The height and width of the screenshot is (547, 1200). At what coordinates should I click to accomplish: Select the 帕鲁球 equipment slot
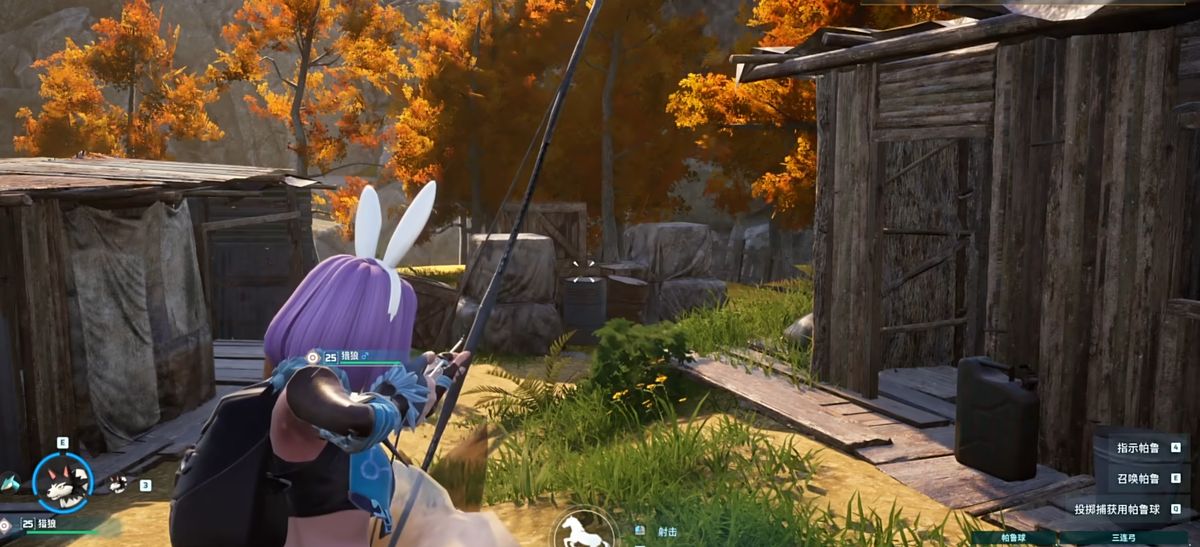click(x=1013, y=538)
